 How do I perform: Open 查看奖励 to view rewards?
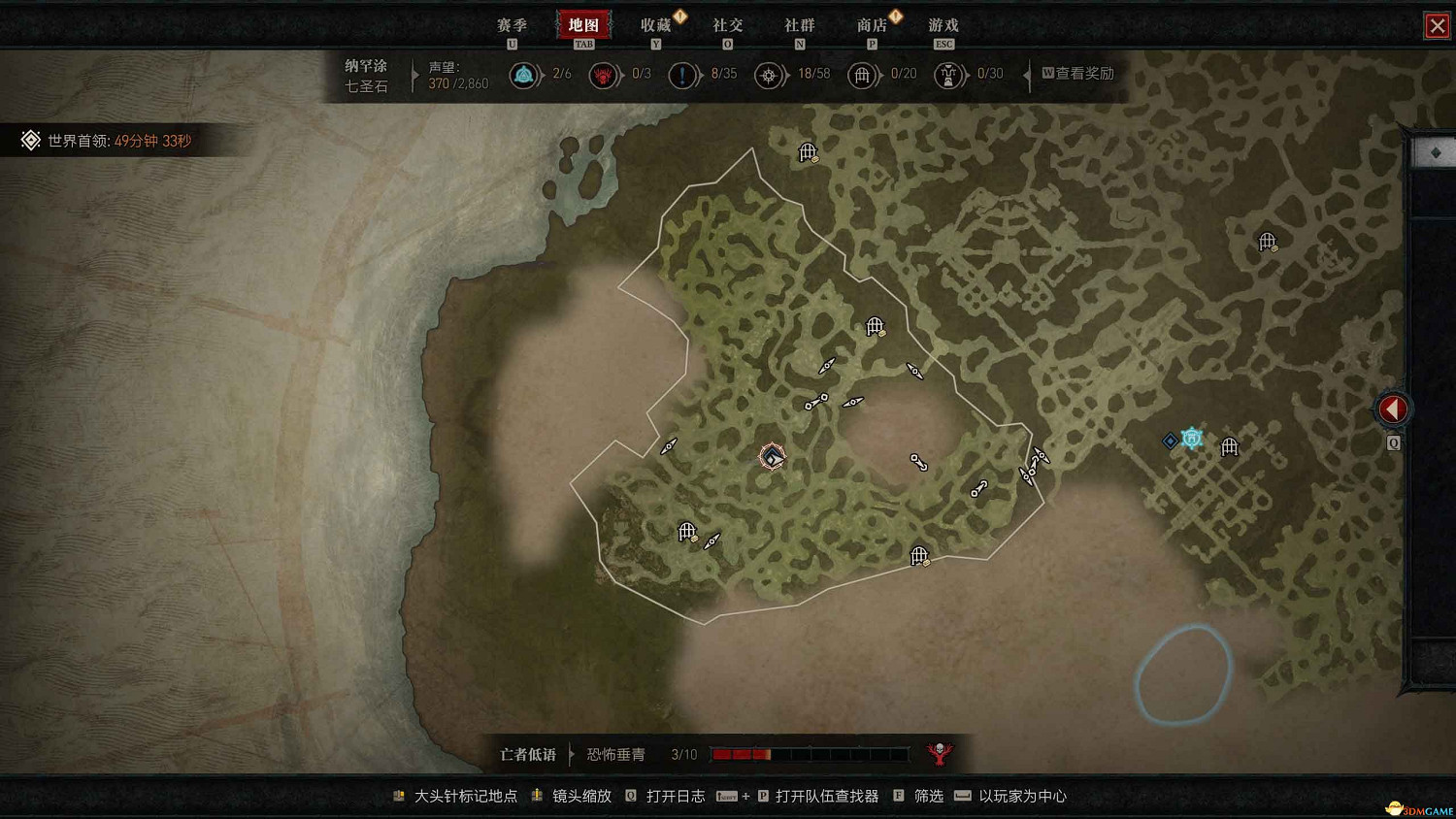(1080, 74)
